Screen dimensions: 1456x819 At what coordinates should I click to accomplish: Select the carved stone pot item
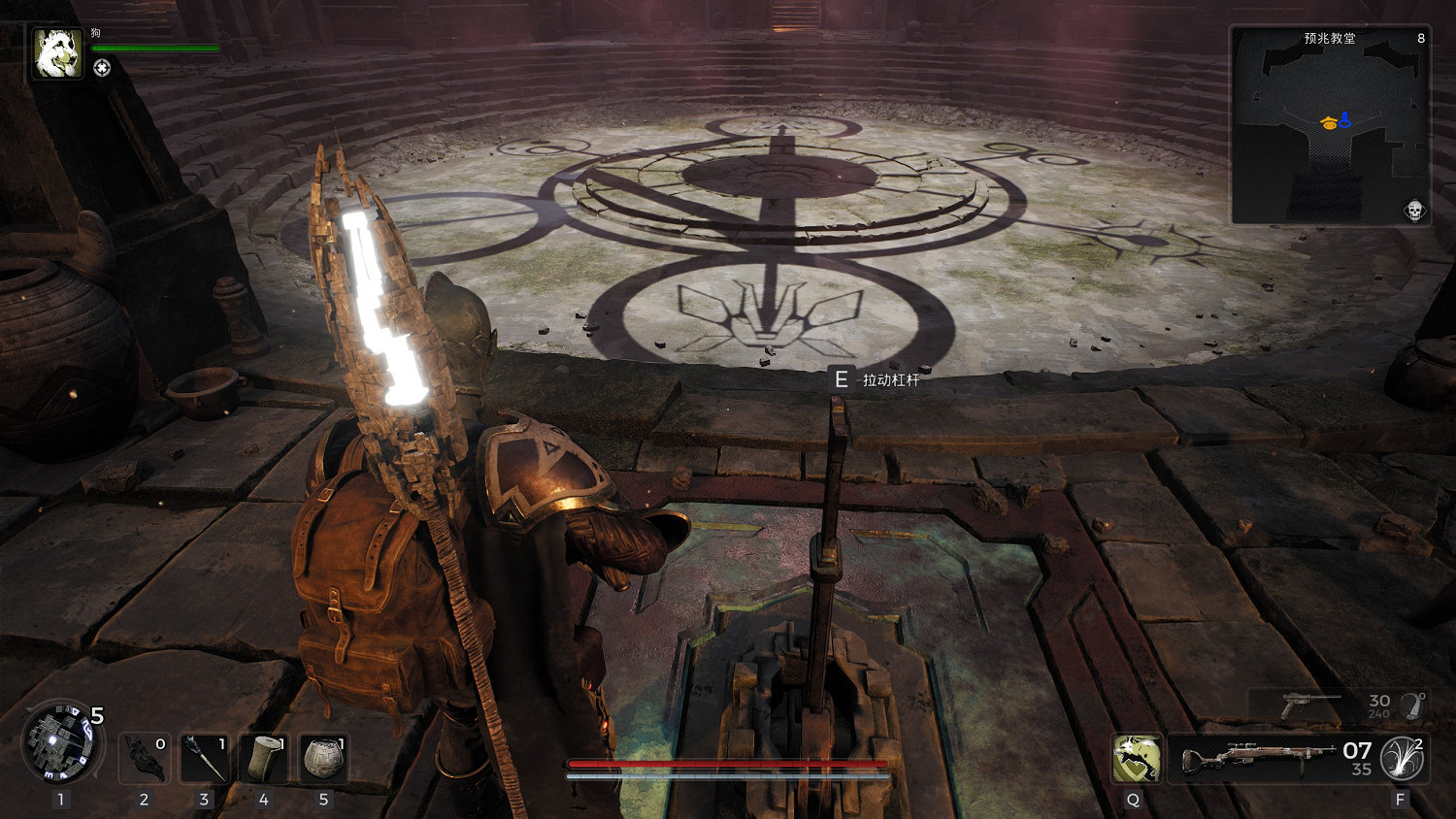pyautogui.click(x=323, y=758)
